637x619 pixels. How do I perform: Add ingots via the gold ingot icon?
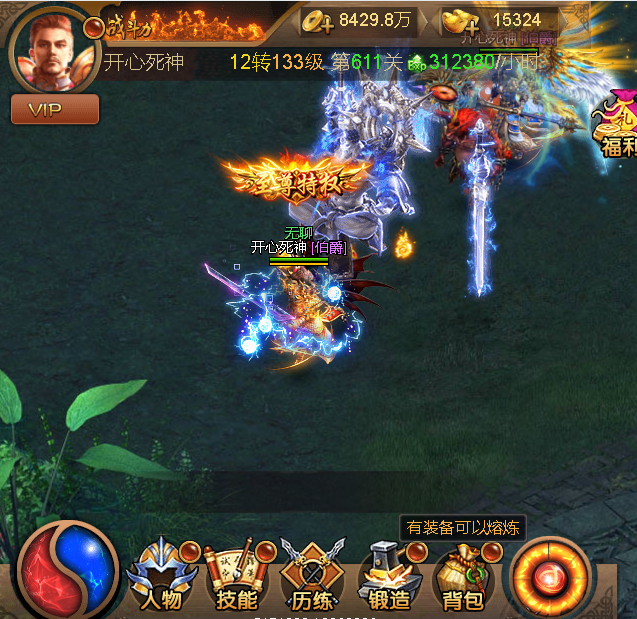coord(462,20)
